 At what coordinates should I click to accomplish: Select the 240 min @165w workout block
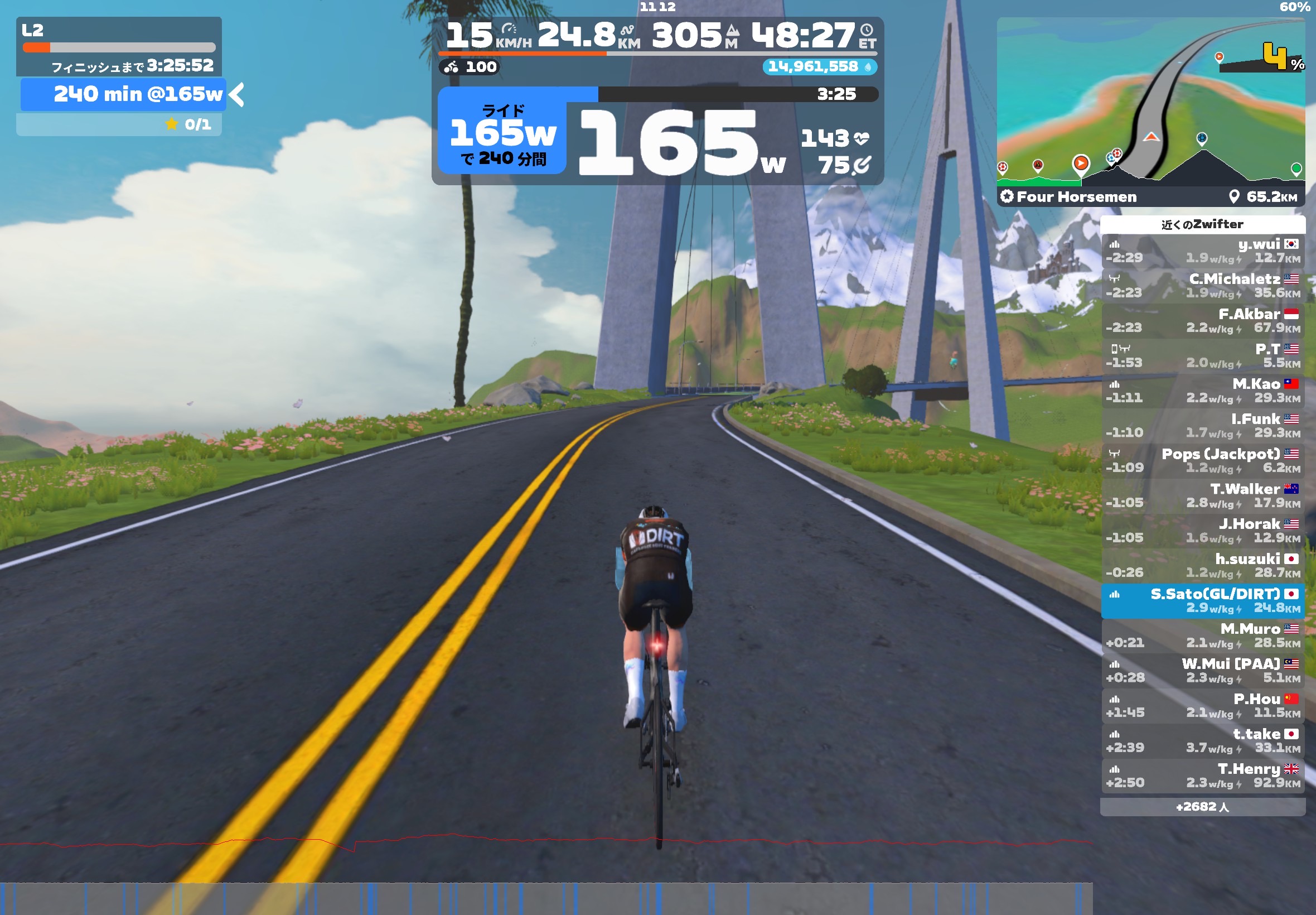[123, 95]
